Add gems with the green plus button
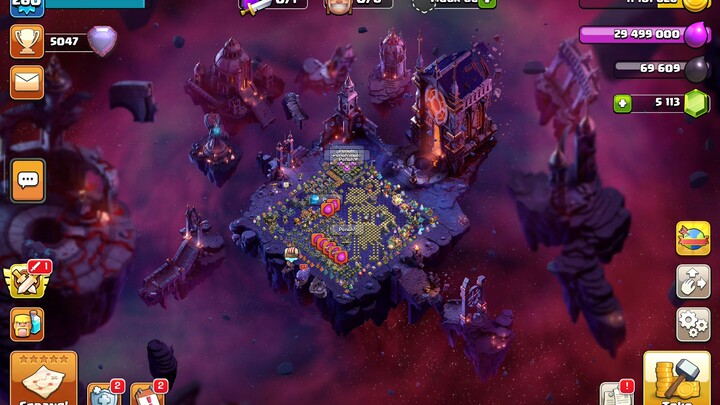The height and width of the screenshot is (405, 720). pyautogui.click(x=622, y=102)
